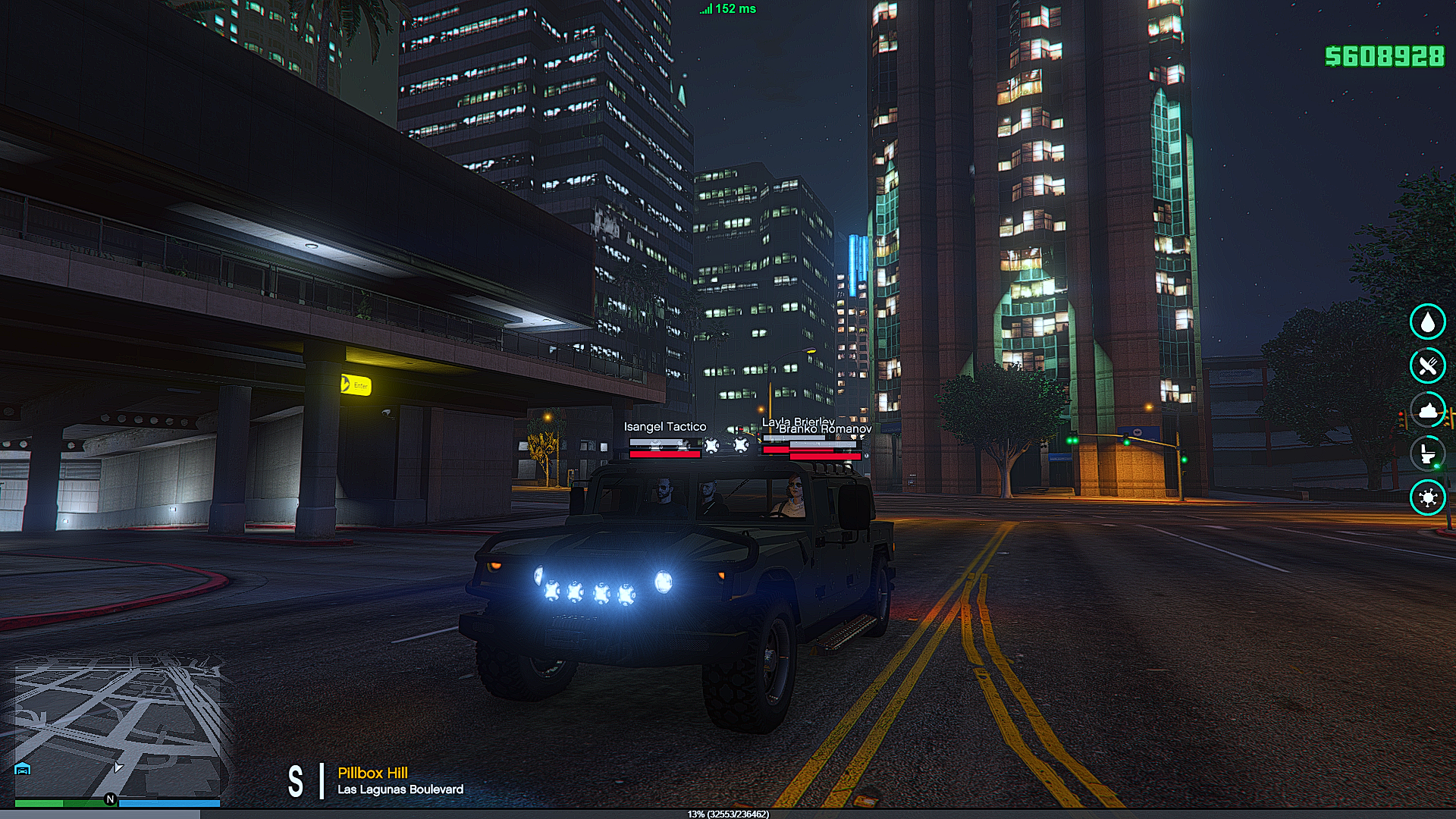Click the poop status icon
This screenshot has width=1456, height=819.
pos(1427,410)
